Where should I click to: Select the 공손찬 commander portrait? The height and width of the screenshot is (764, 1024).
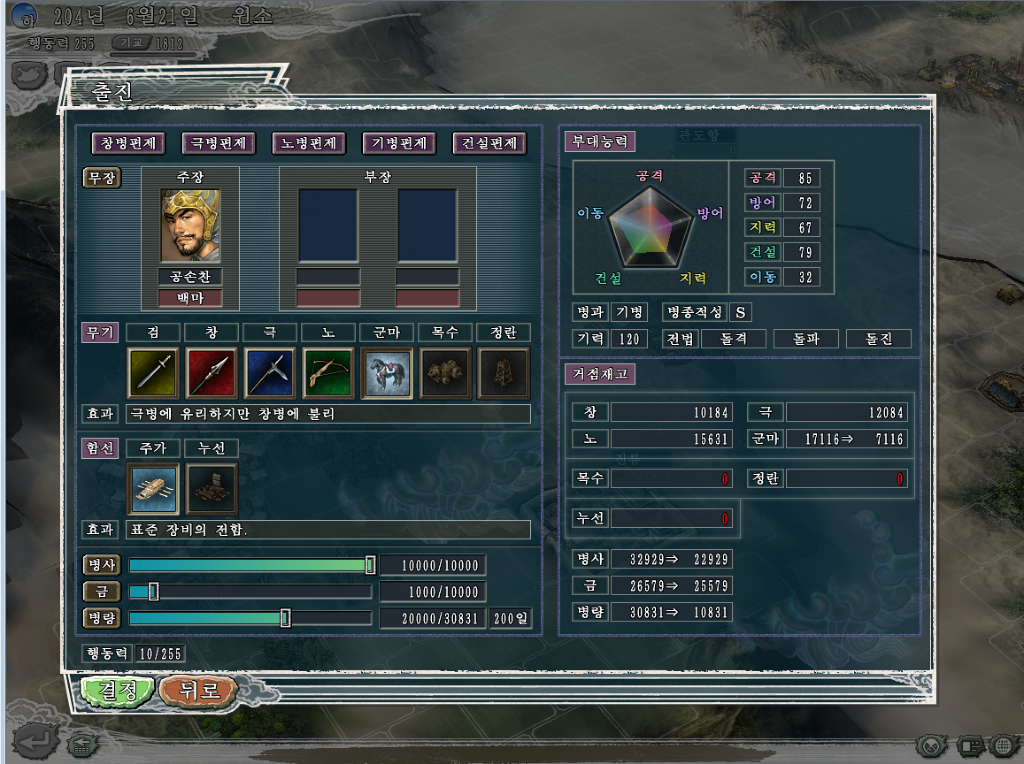point(190,225)
